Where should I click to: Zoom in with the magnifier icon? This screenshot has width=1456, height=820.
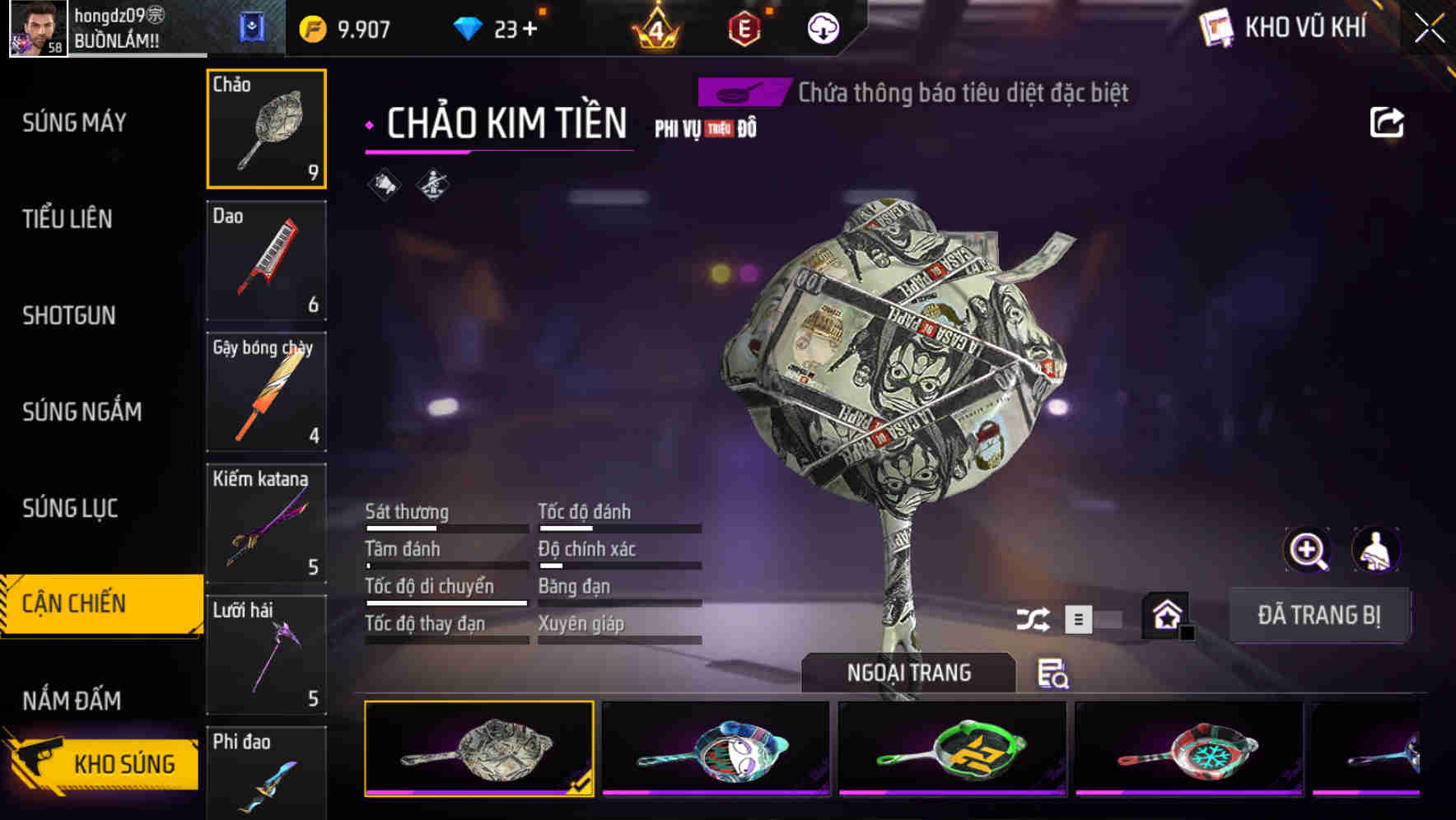click(x=1307, y=550)
